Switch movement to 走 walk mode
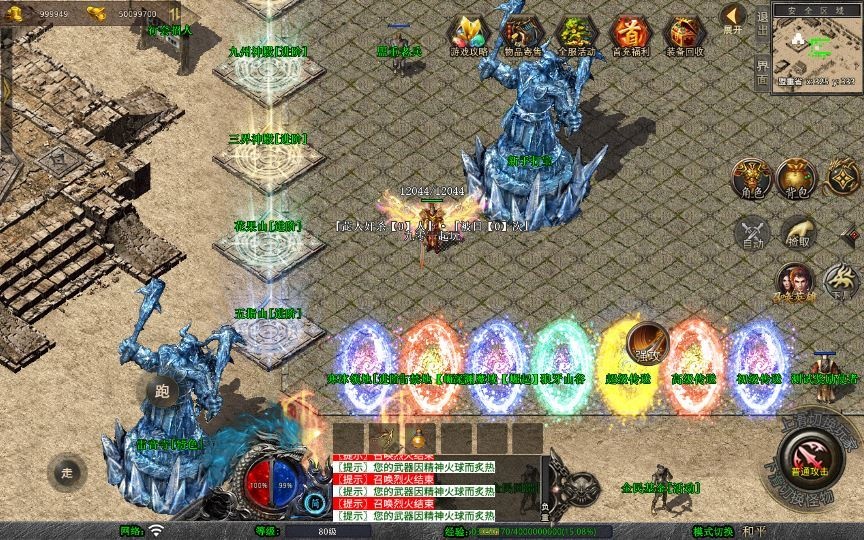Screen dimensions: 864x540 pos(67,472)
